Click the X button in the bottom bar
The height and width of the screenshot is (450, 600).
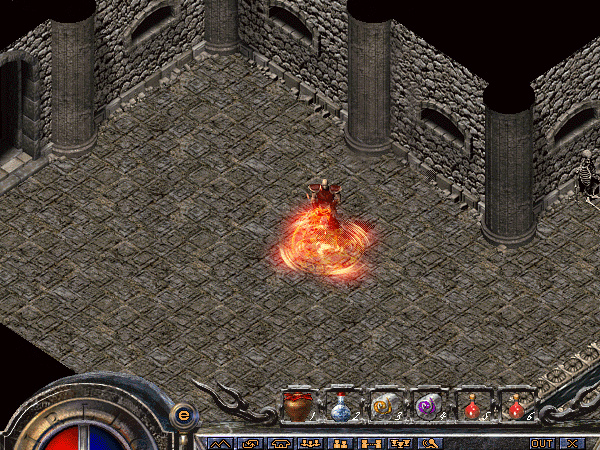tap(572, 443)
